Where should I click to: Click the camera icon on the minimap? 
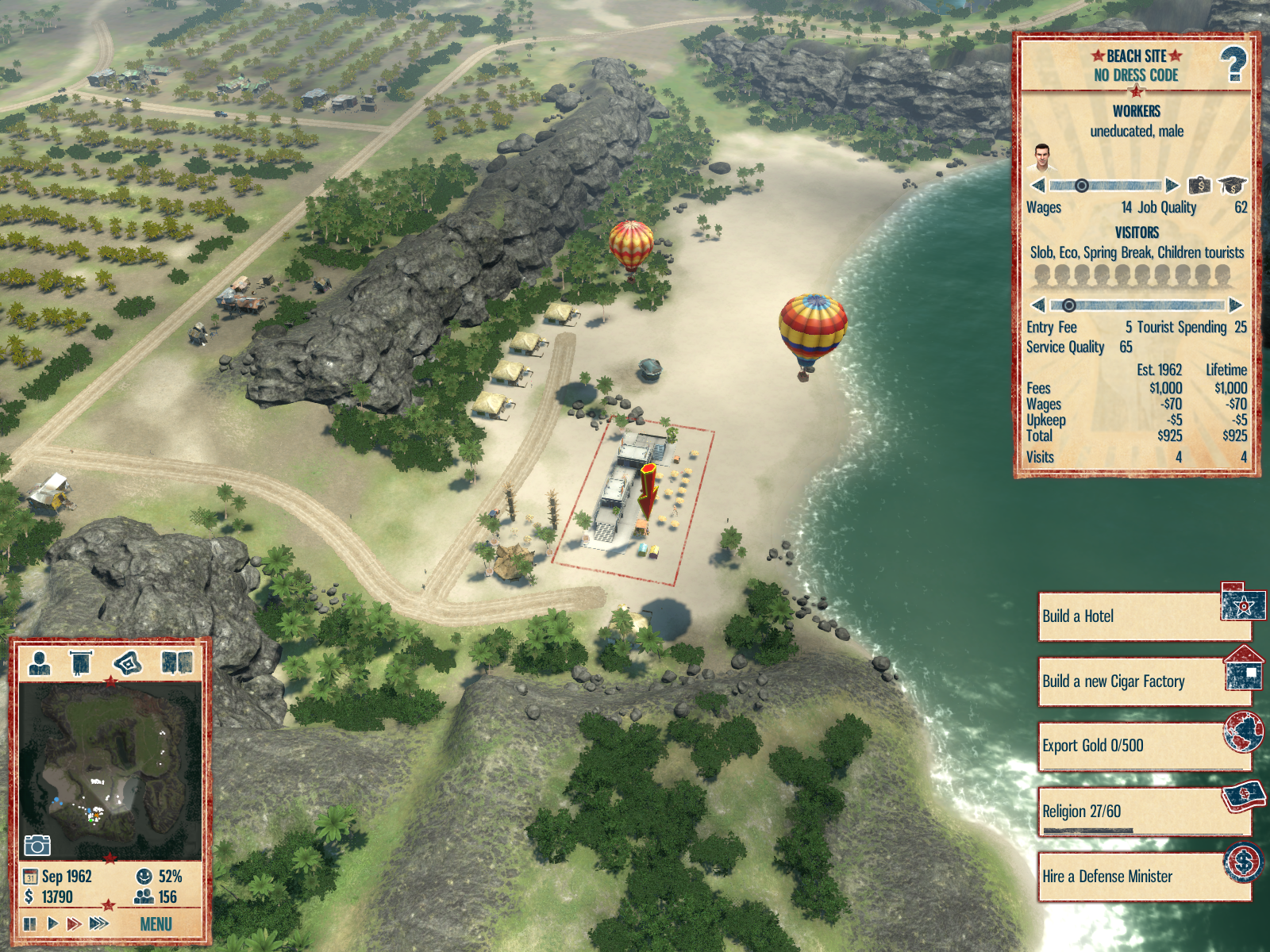[x=37, y=846]
